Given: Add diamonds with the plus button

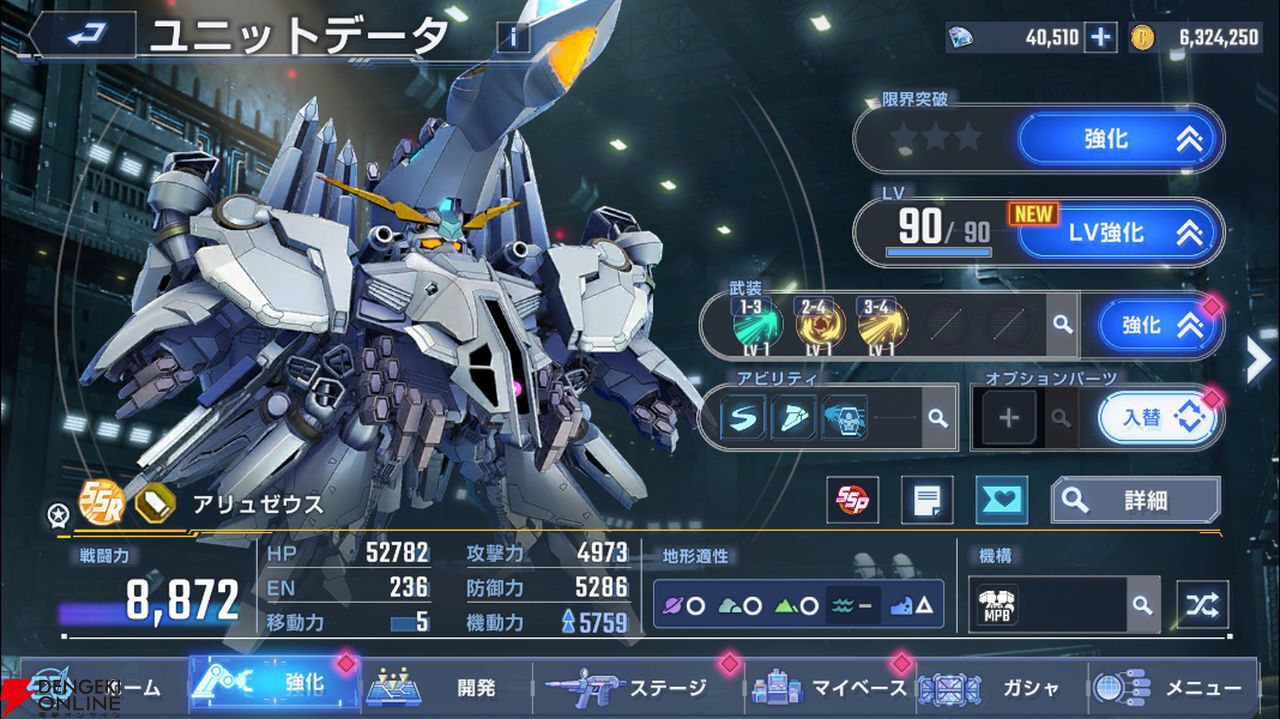Looking at the screenshot, I should click(x=1100, y=38).
